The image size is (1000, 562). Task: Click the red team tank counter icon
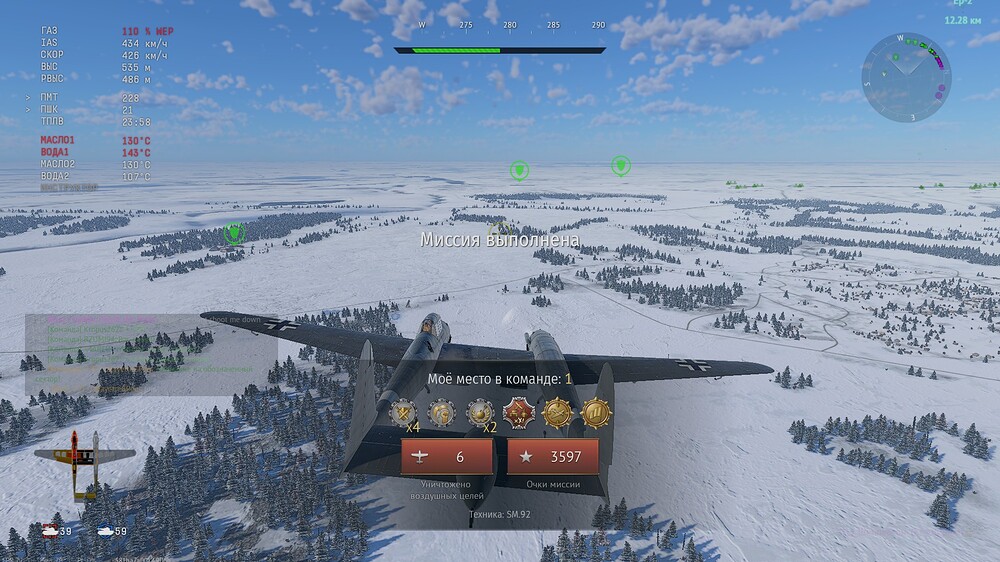point(49,531)
